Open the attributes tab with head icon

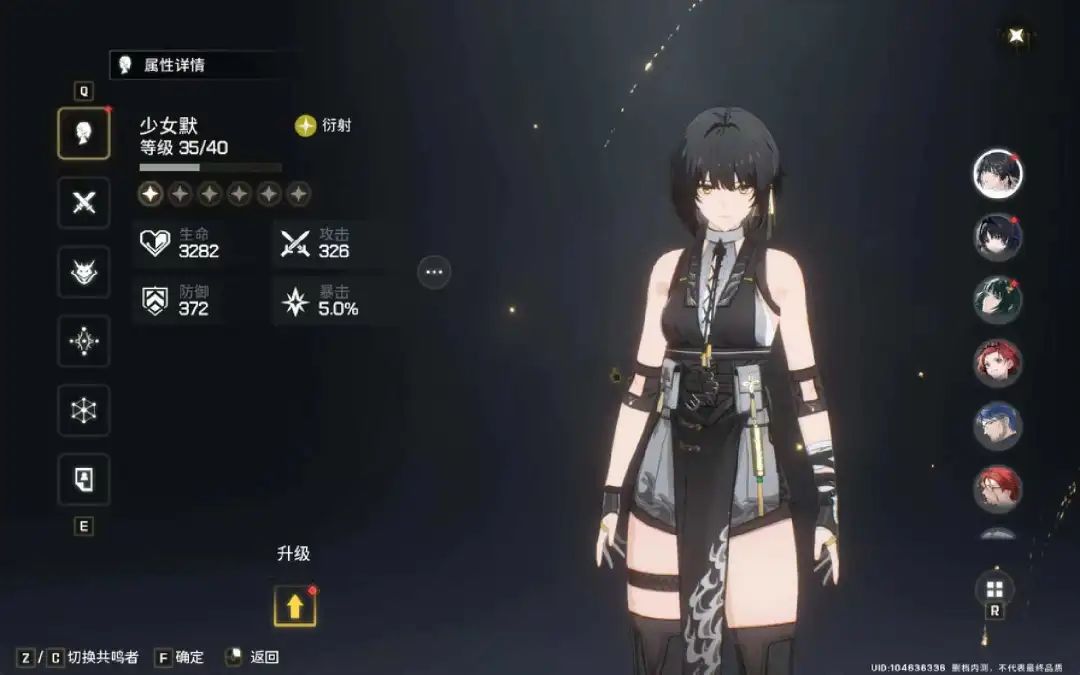(84, 134)
